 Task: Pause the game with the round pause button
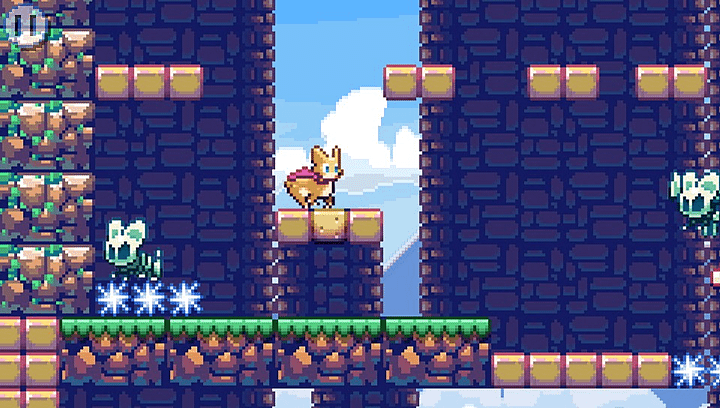tap(29, 23)
